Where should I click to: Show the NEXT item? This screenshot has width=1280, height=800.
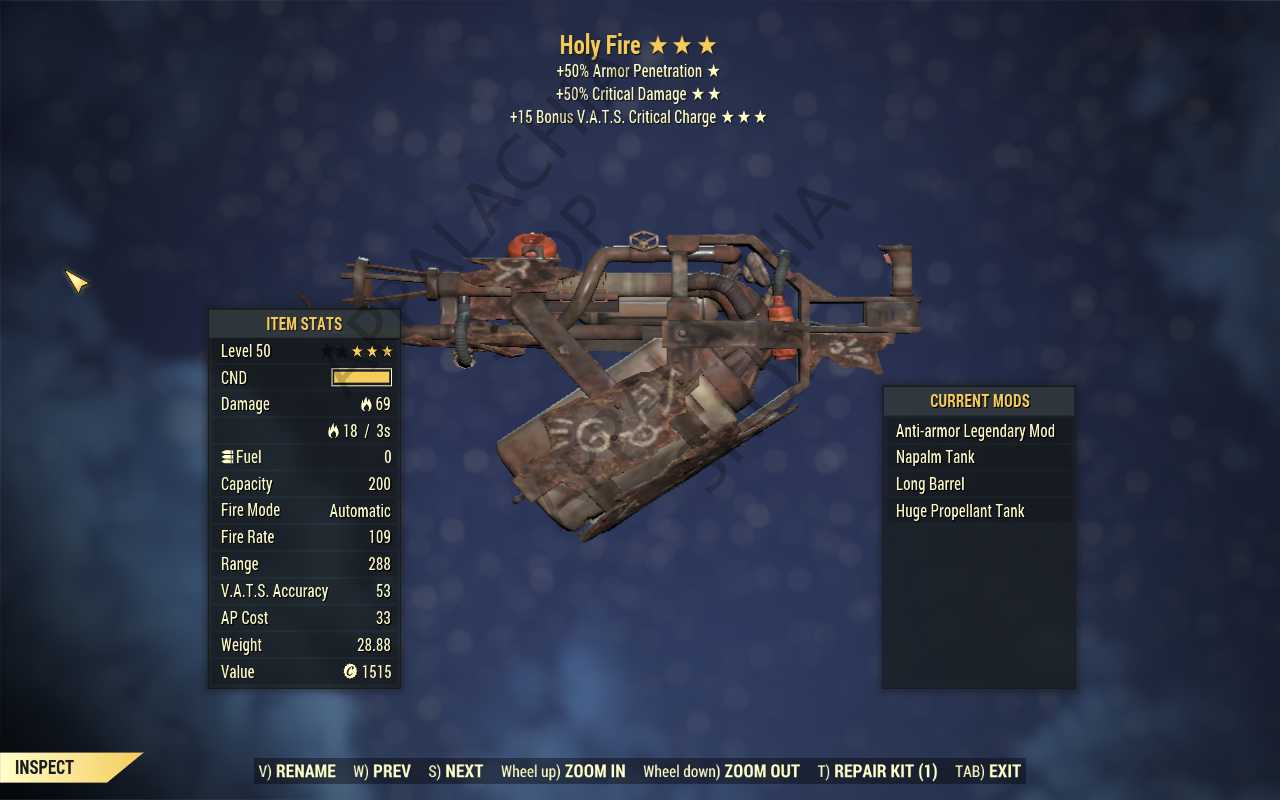pos(456,771)
